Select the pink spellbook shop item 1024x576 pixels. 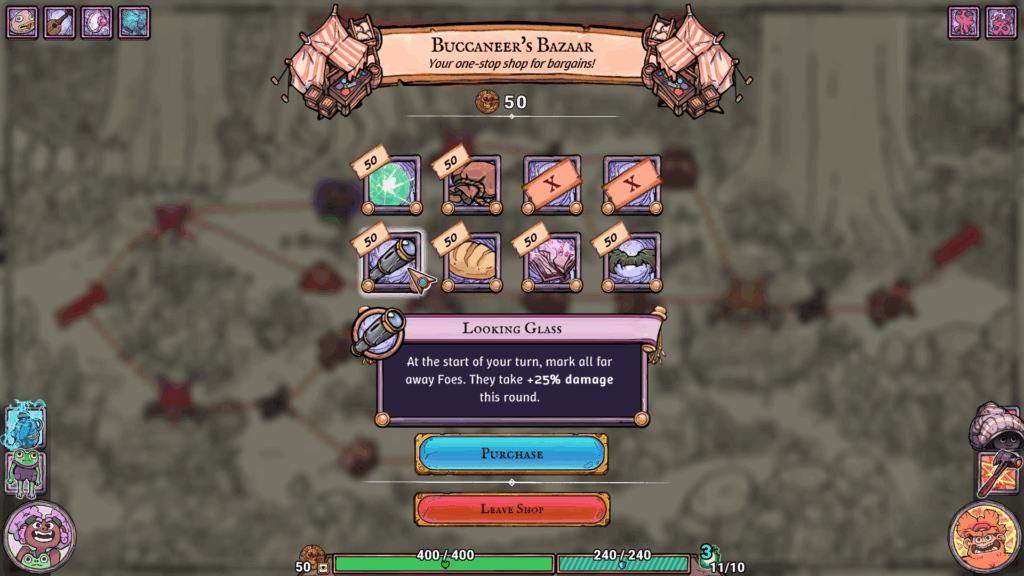pyautogui.click(x=551, y=263)
